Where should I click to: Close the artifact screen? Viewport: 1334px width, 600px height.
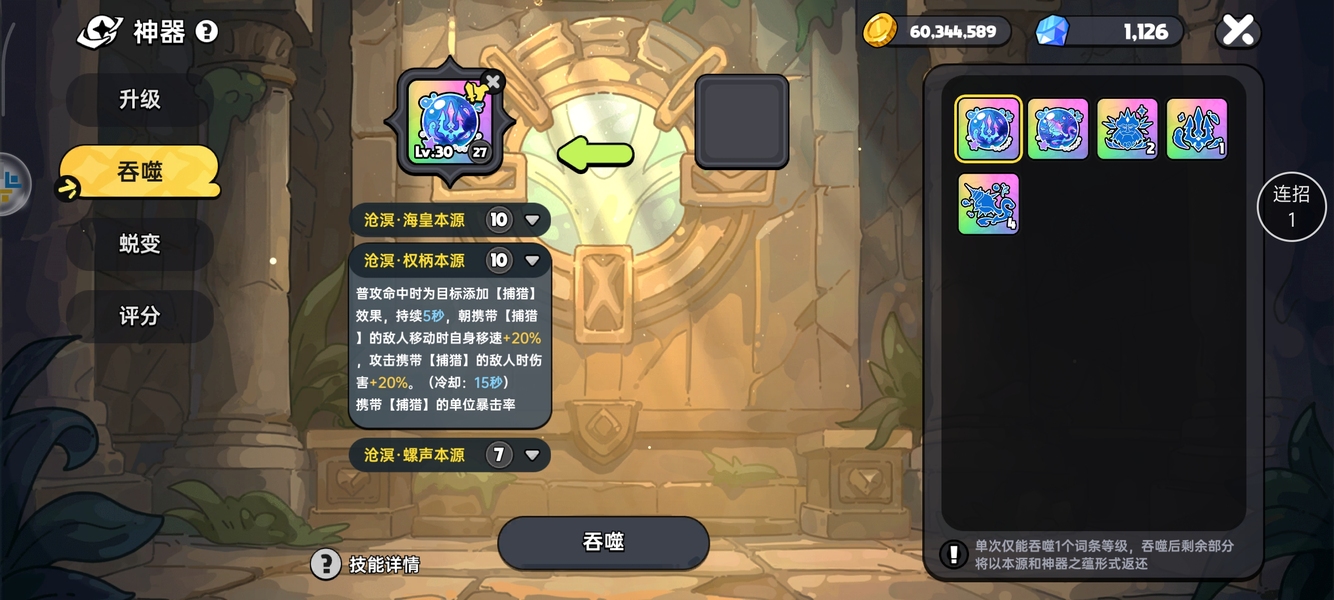point(1238,31)
